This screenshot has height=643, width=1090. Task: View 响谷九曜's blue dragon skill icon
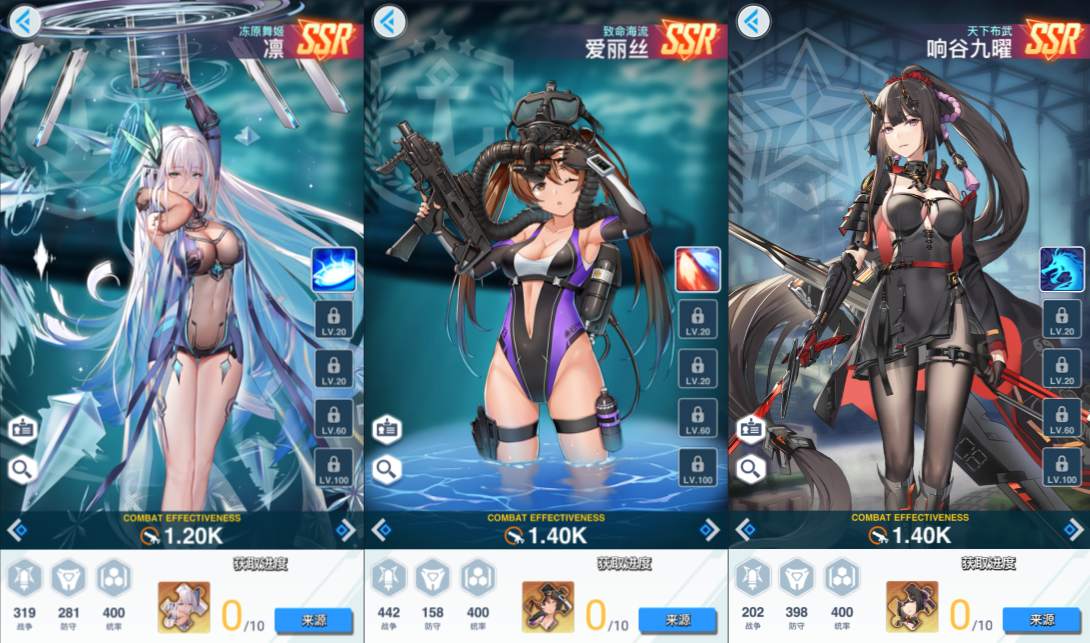pyautogui.click(x=1061, y=269)
